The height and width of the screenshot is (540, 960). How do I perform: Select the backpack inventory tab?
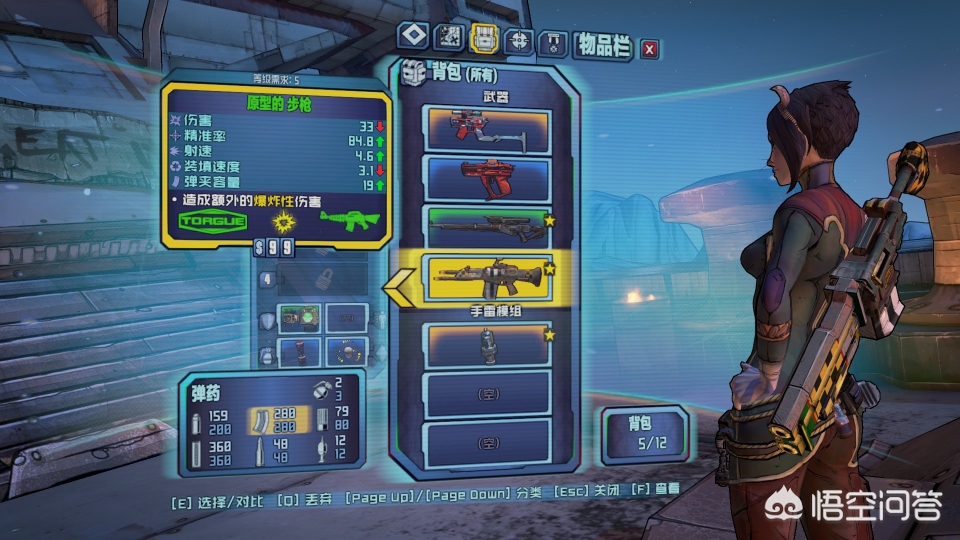click(484, 38)
